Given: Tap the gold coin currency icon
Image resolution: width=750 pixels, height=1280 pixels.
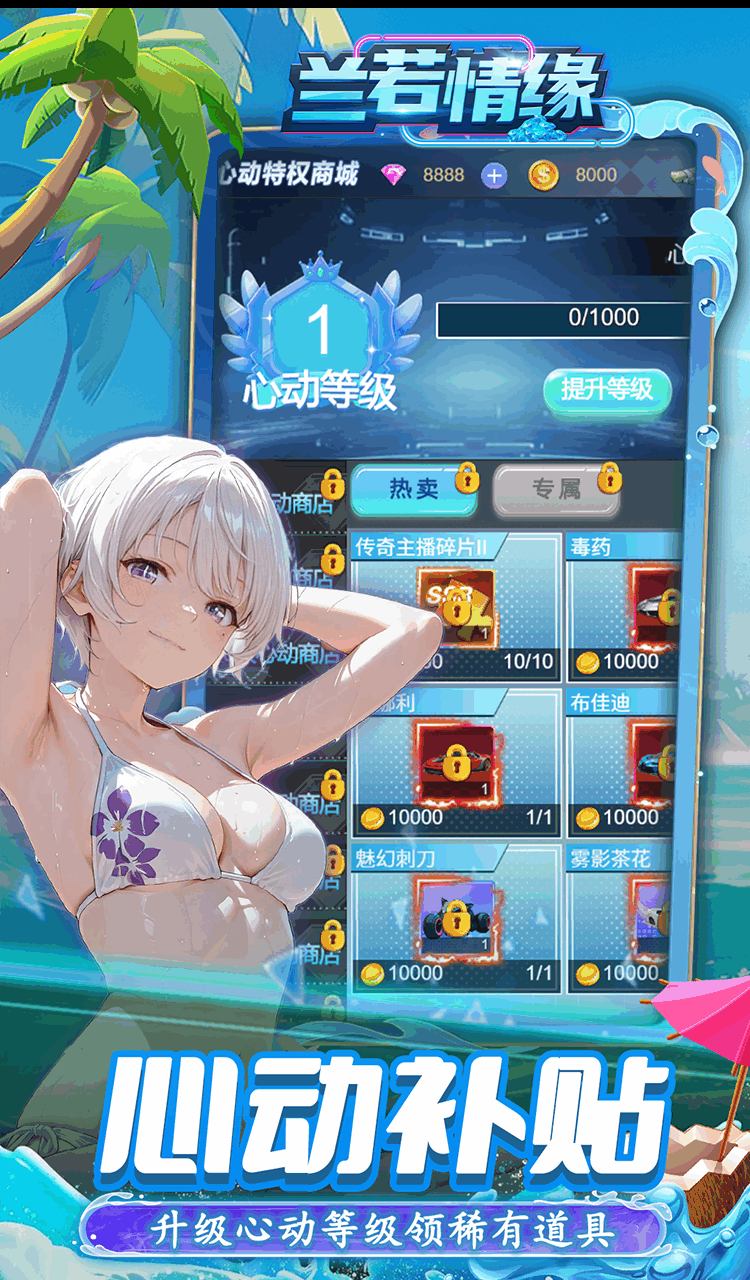Looking at the screenshot, I should tap(543, 175).
